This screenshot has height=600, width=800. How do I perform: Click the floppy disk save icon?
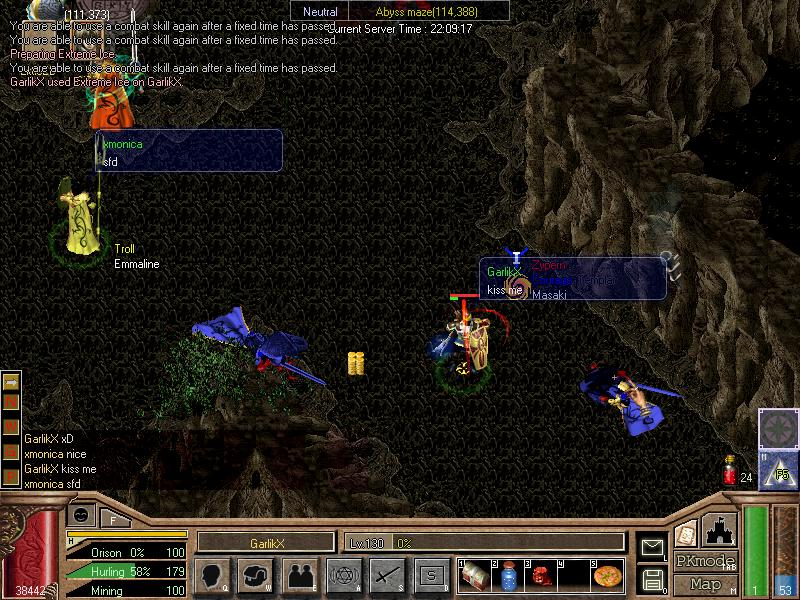pos(653,579)
